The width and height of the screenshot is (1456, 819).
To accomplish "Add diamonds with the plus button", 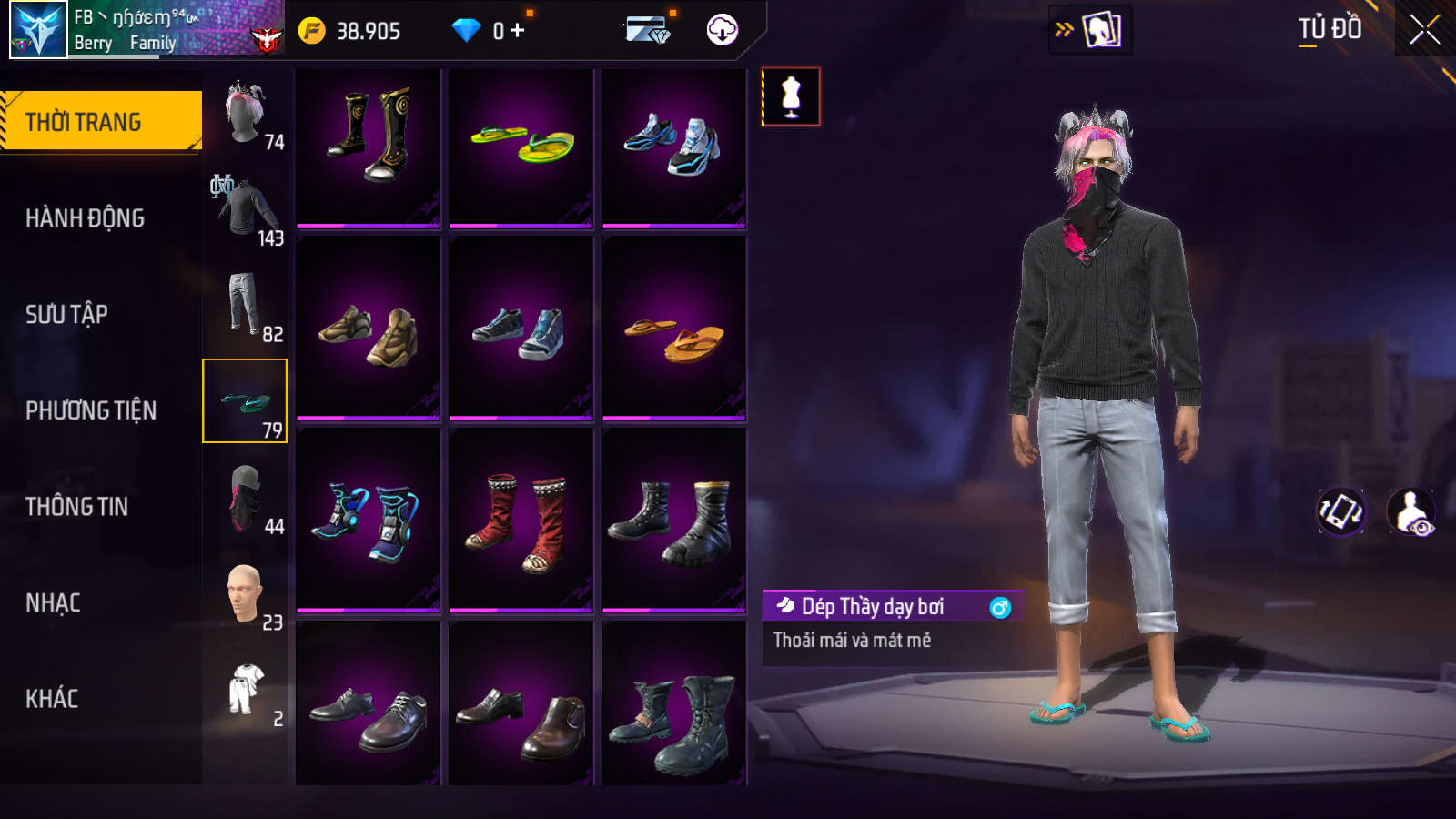I will (518, 31).
